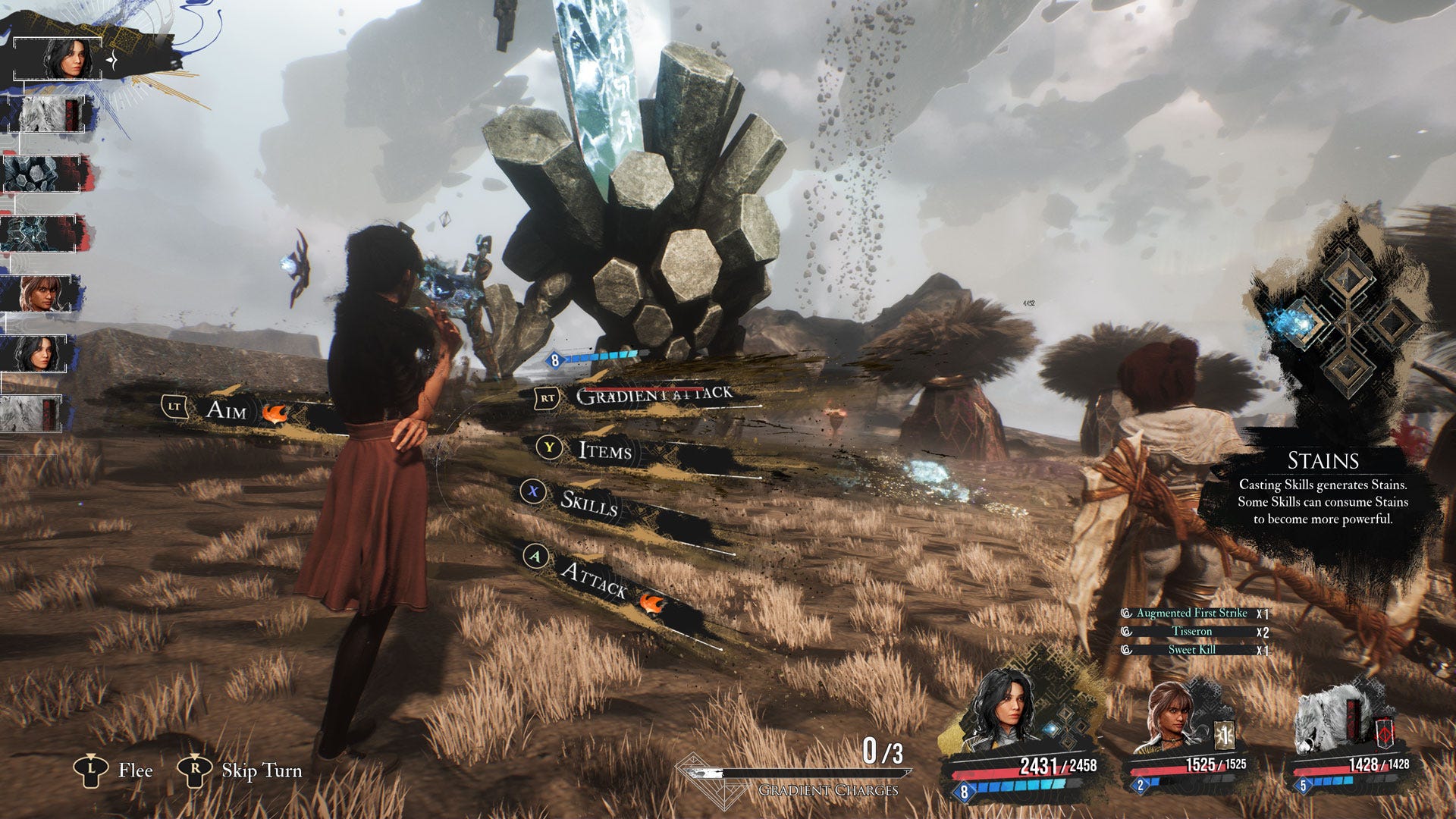The height and width of the screenshot is (819, 1456).
Task: Open the Items menu
Action: pyautogui.click(x=604, y=450)
